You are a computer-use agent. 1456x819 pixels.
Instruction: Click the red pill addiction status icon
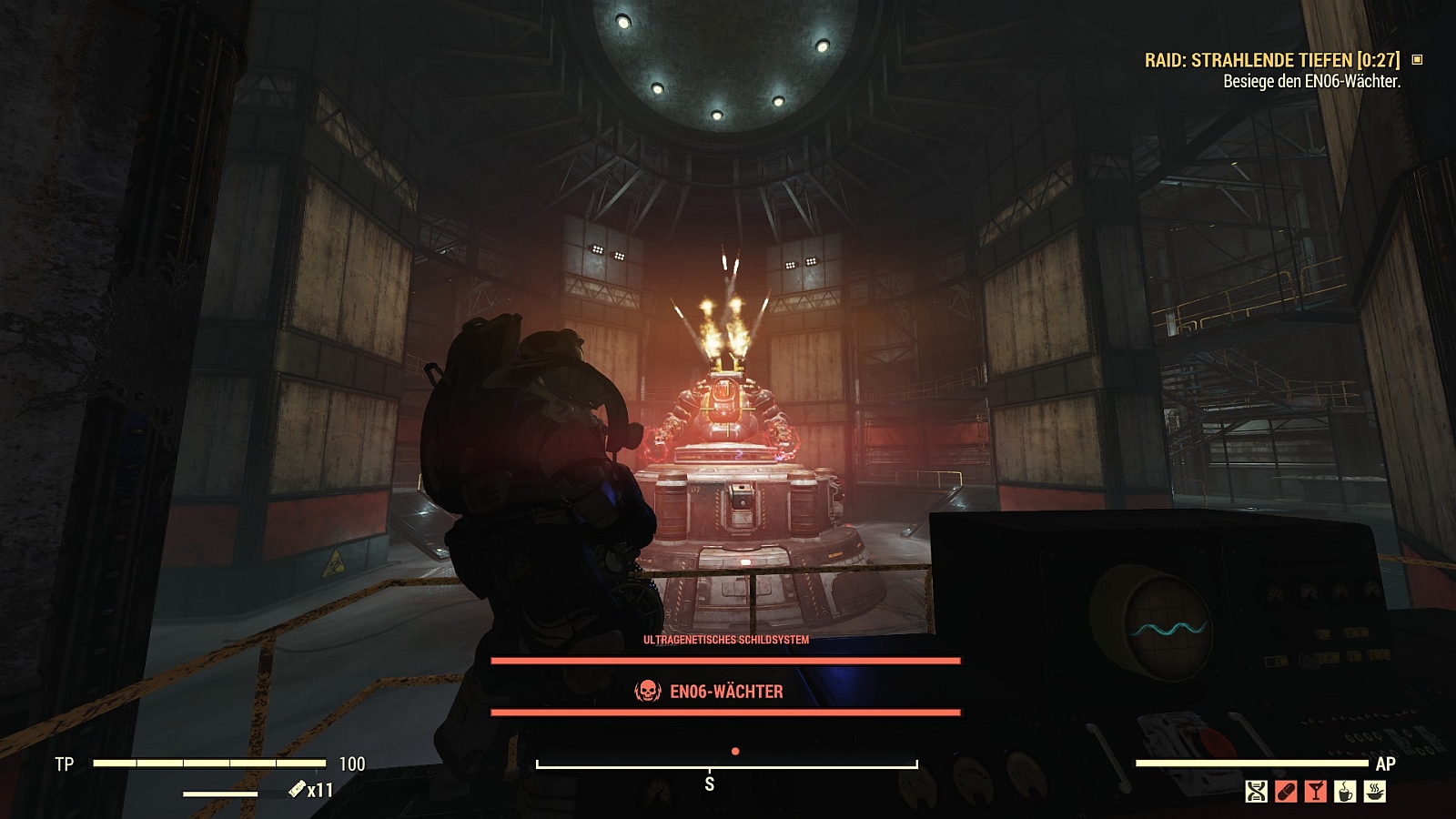pyautogui.click(x=1286, y=791)
